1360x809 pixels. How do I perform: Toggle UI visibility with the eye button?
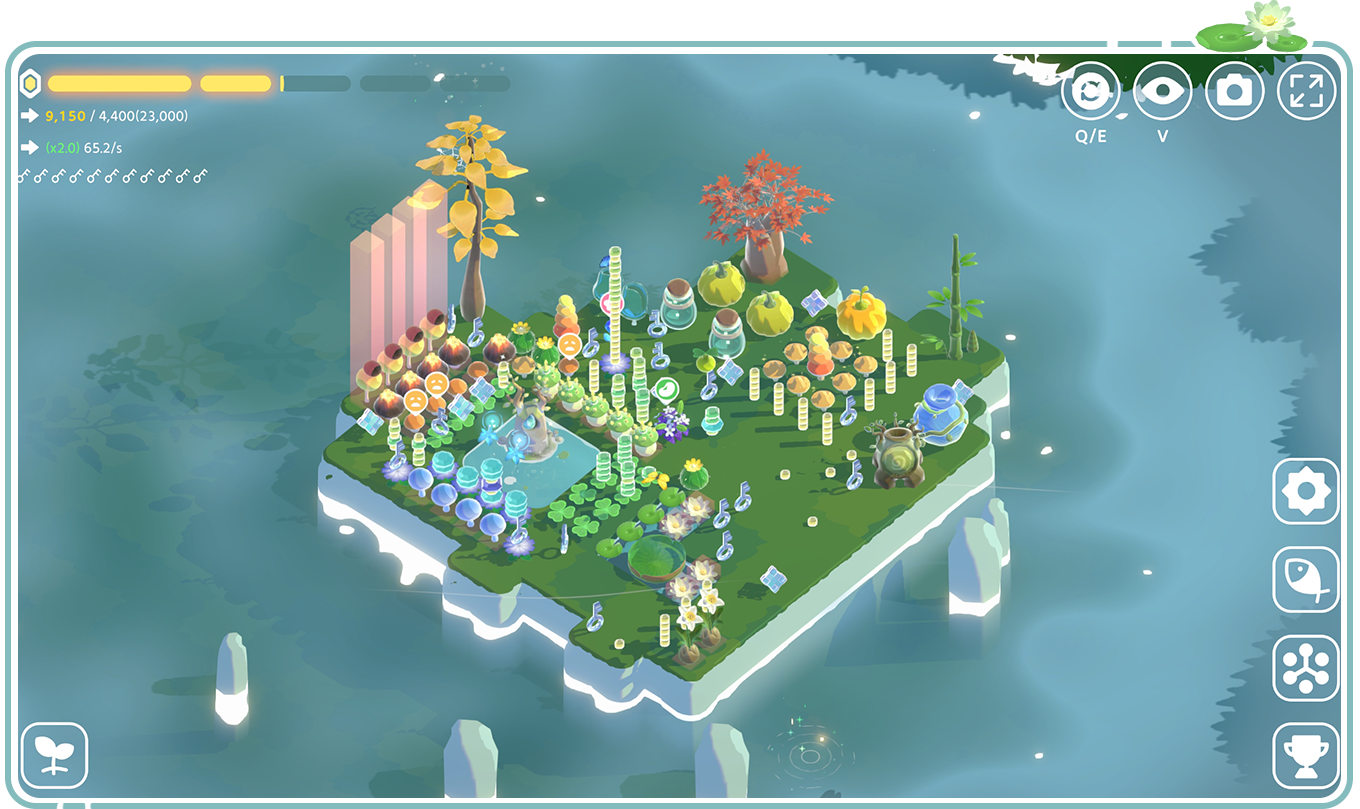(x=1163, y=90)
